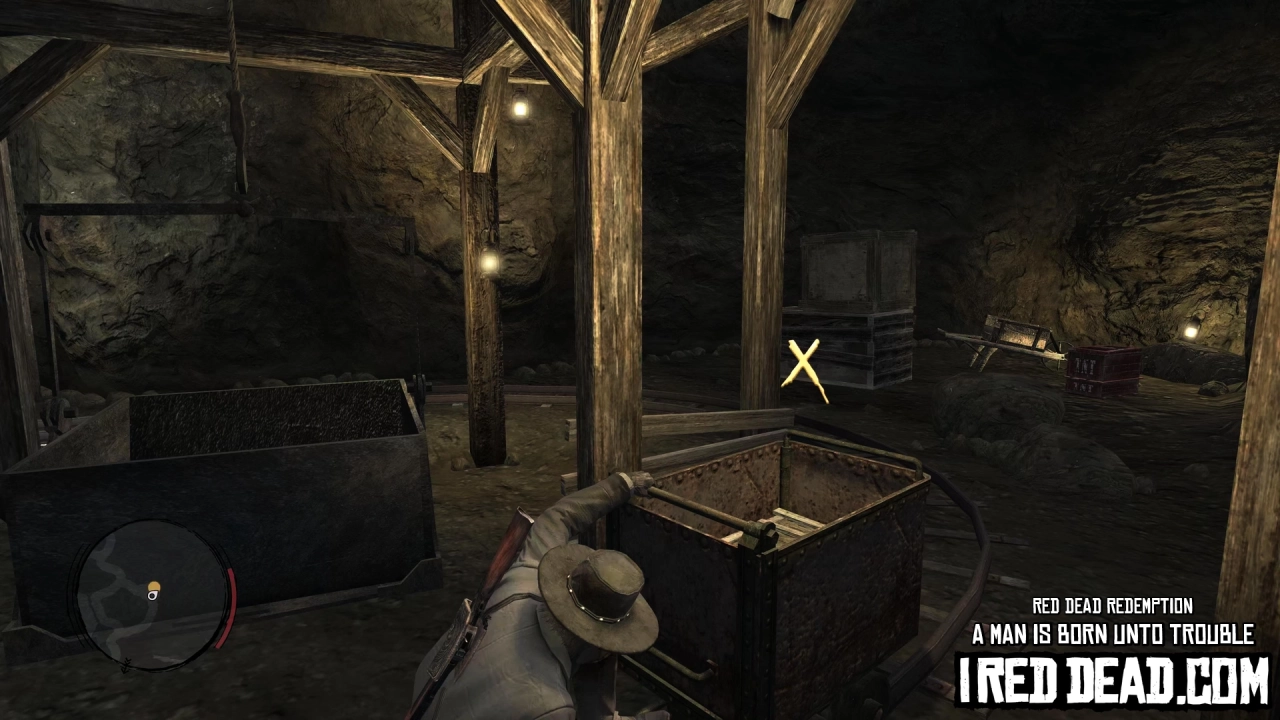
Task: Click the lower lantern on the support beam
Action: pos(488,263)
